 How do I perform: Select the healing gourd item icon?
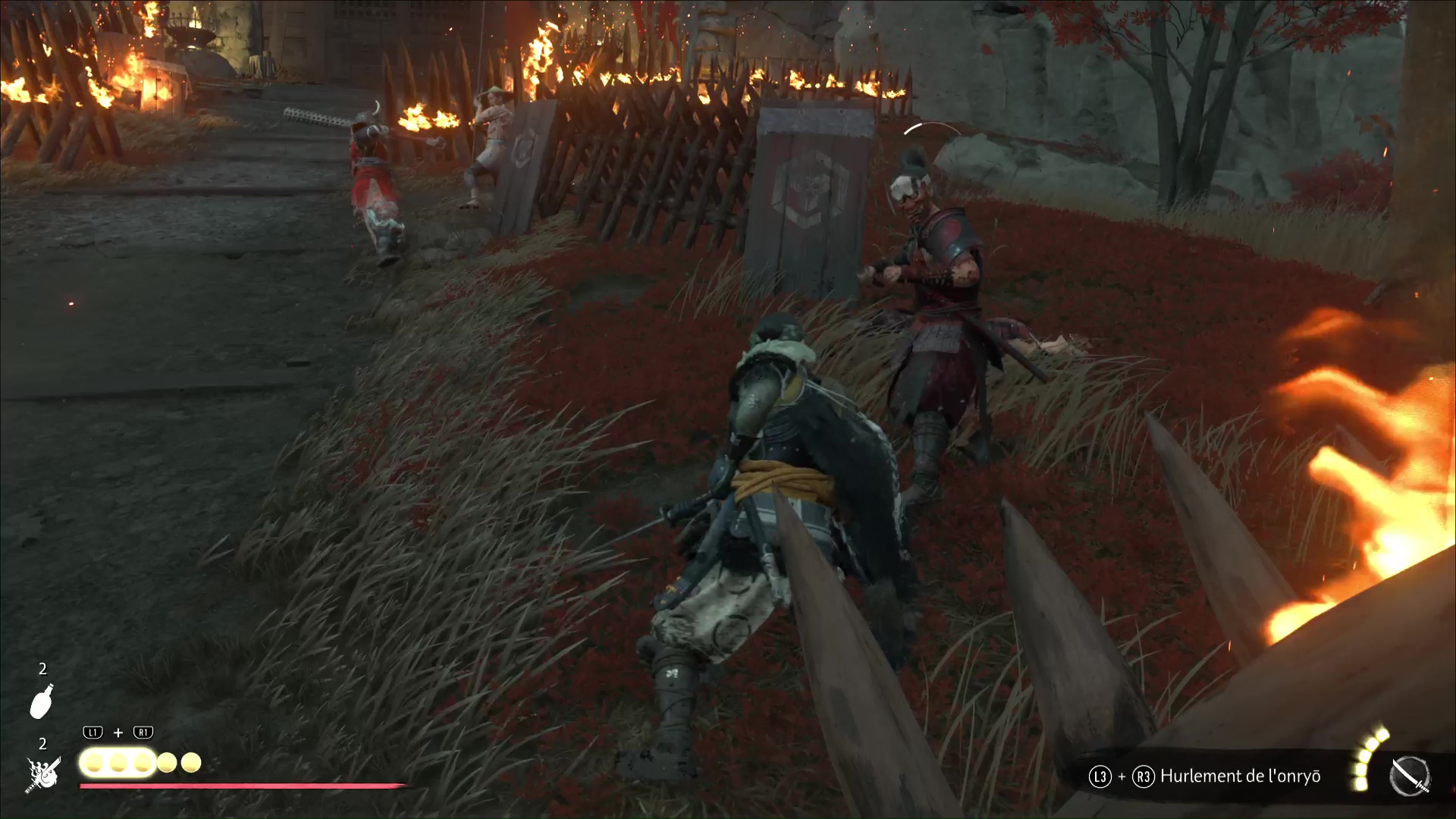click(x=42, y=701)
